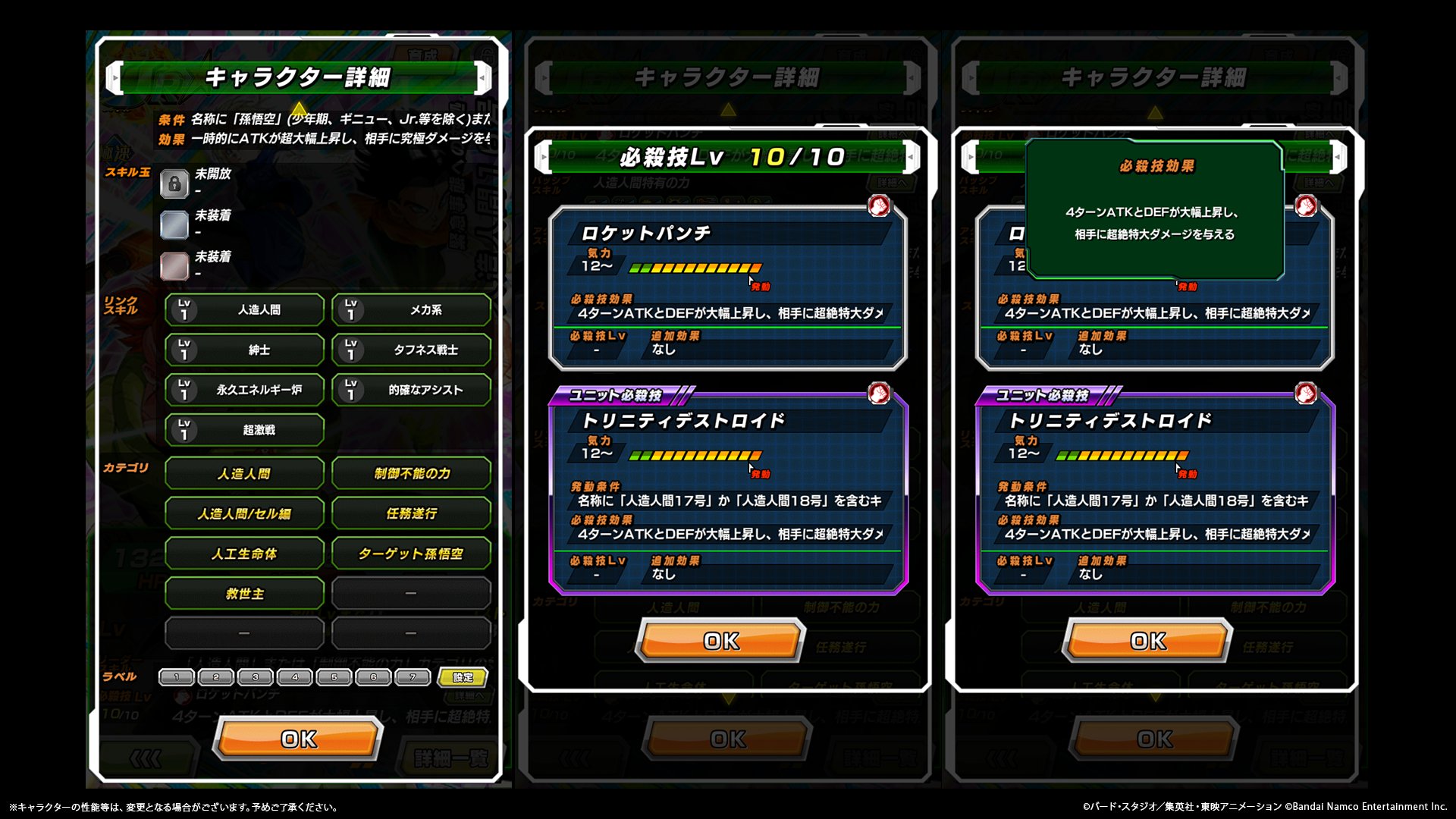
Task: Open the 紳士 link skill
Action: 244,350
